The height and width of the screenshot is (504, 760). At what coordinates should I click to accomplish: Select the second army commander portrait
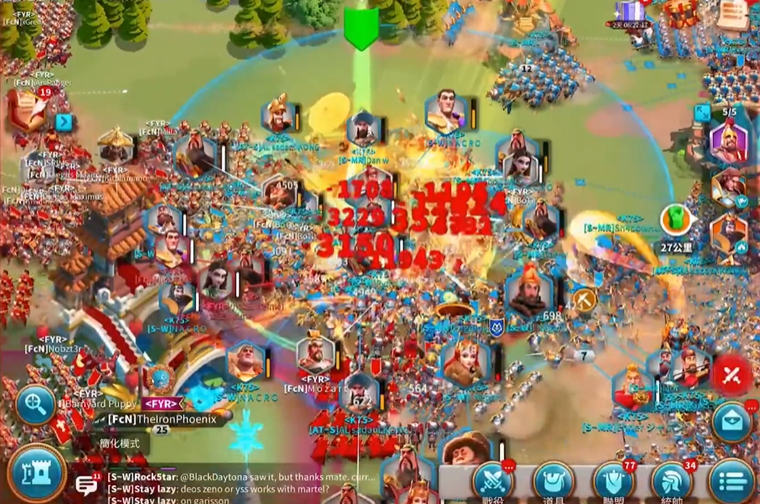click(x=729, y=187)
